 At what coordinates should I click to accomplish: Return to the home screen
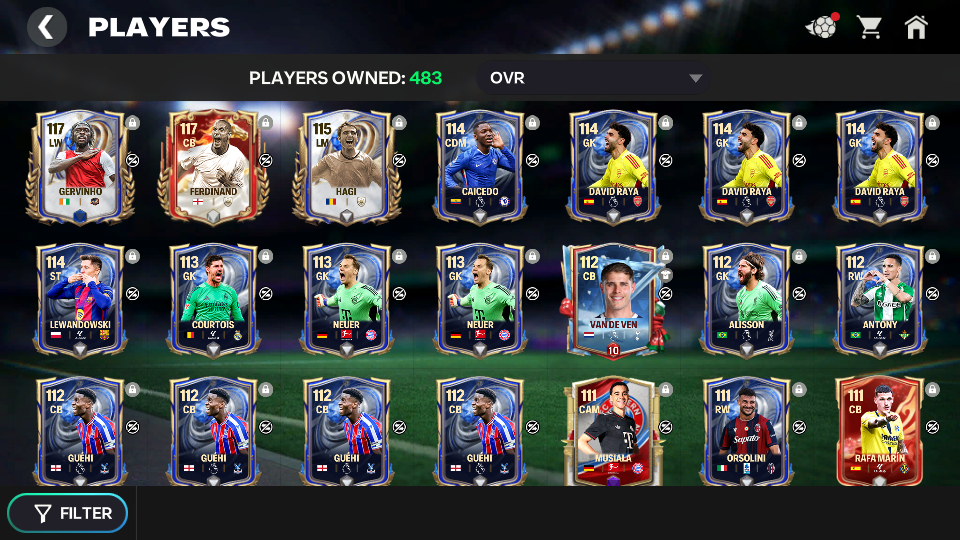[916, 27]
